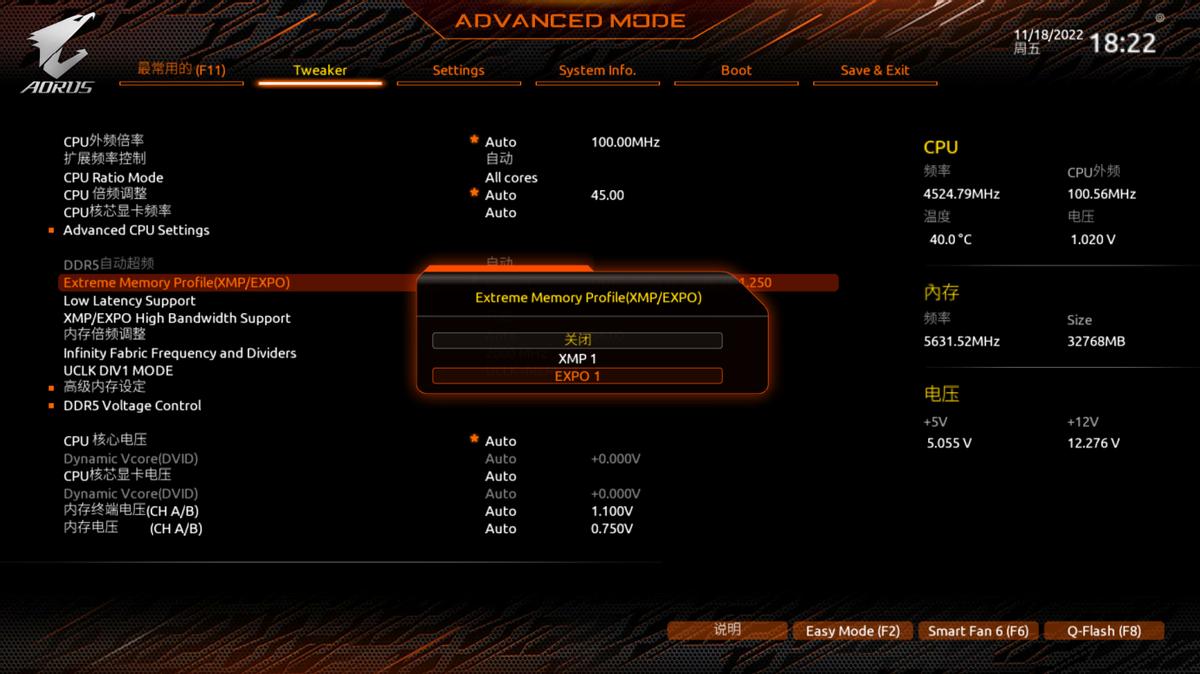Select EXPO 1 memory profile option

[x=577, y=376]
